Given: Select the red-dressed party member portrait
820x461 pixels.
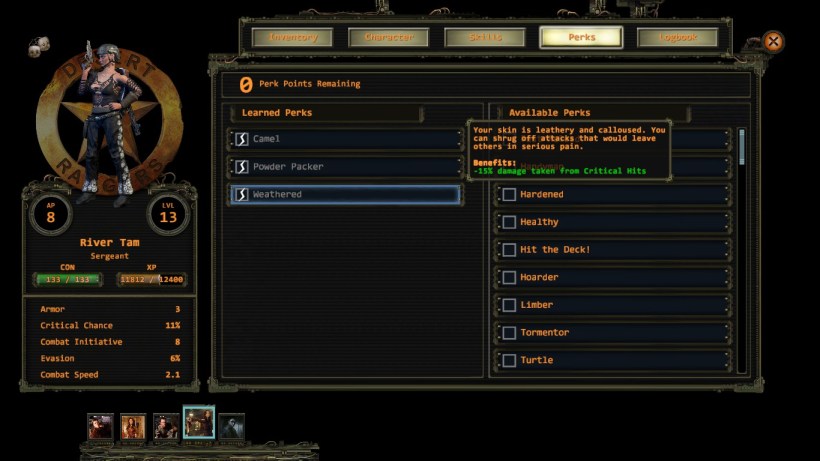Looking at the screenshot, I should (133, 427).
